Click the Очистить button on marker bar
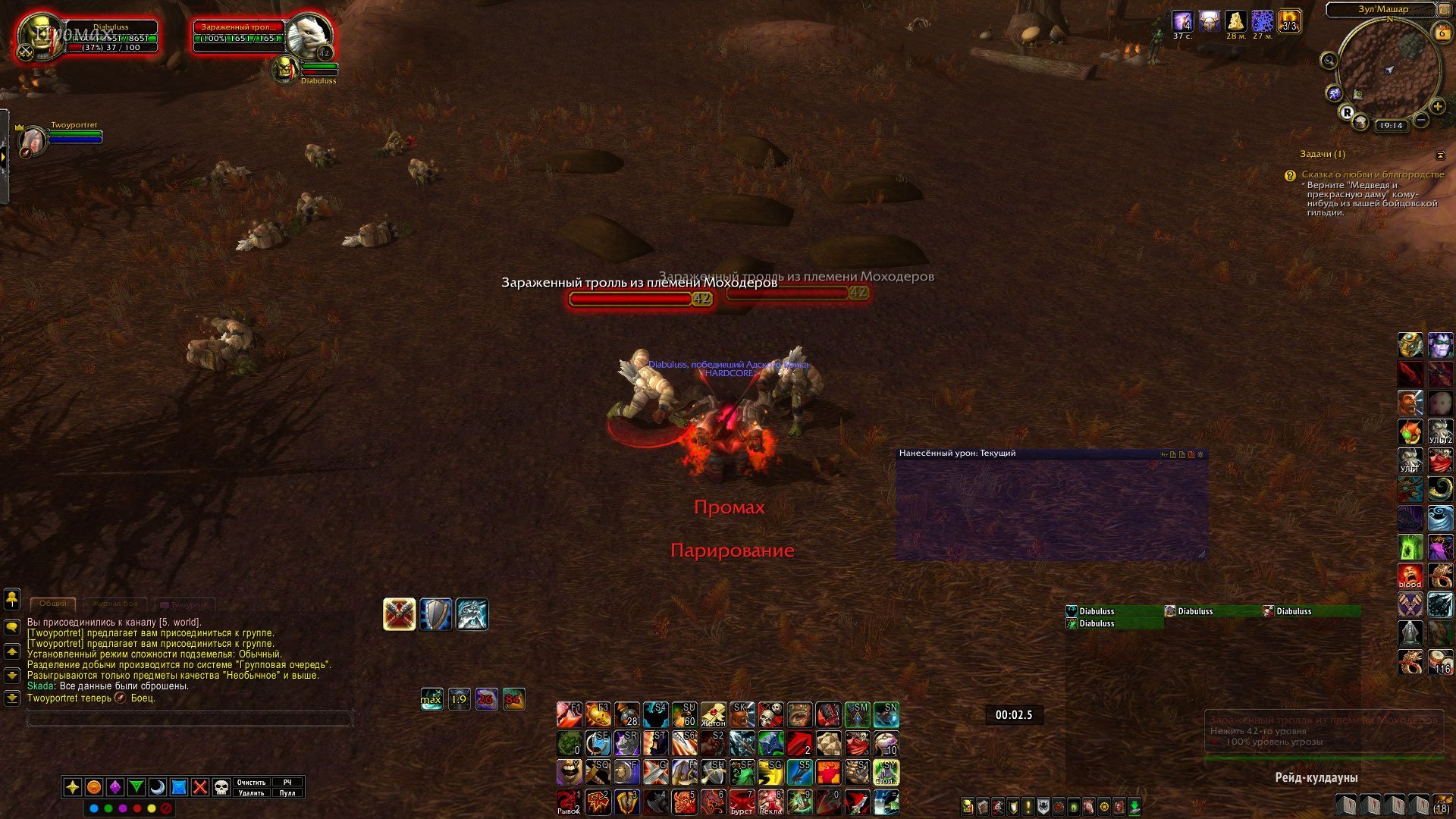 click(251, 783)
